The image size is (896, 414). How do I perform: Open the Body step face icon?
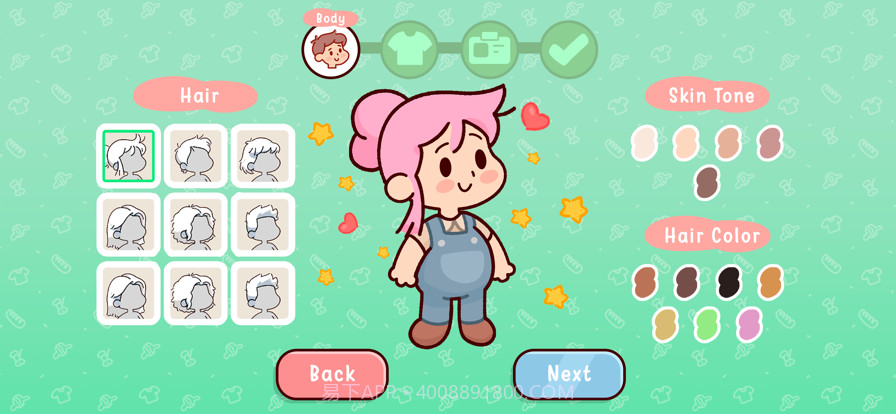point(331,49)
